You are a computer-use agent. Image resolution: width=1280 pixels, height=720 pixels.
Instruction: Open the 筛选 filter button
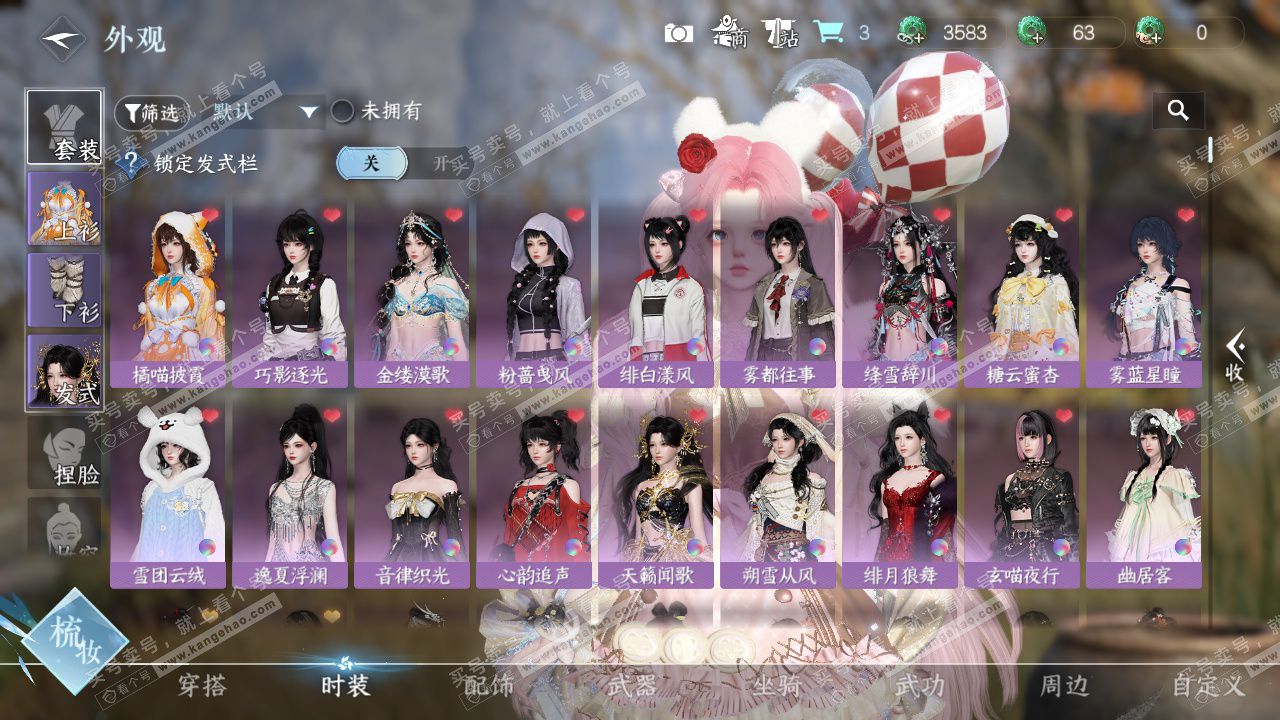[x=152, y=112]
